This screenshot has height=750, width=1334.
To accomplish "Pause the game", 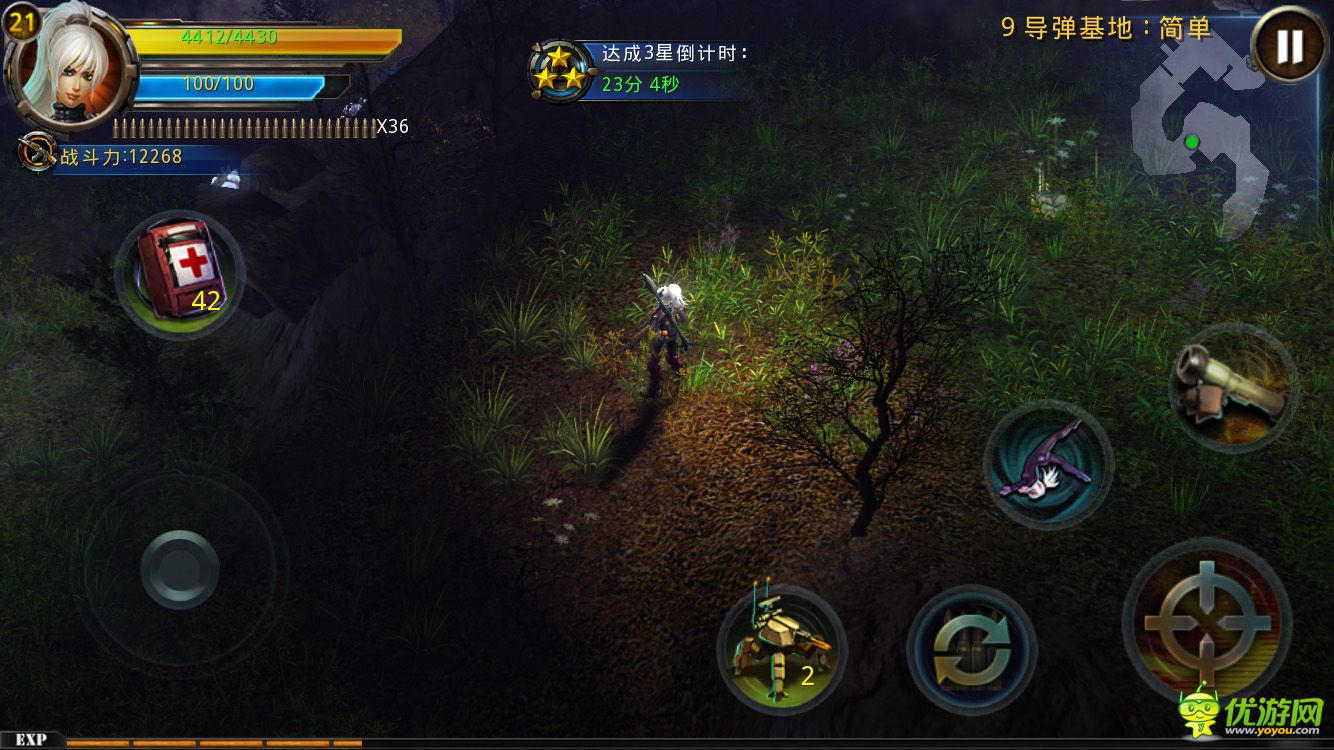I will pos(1290,46).
